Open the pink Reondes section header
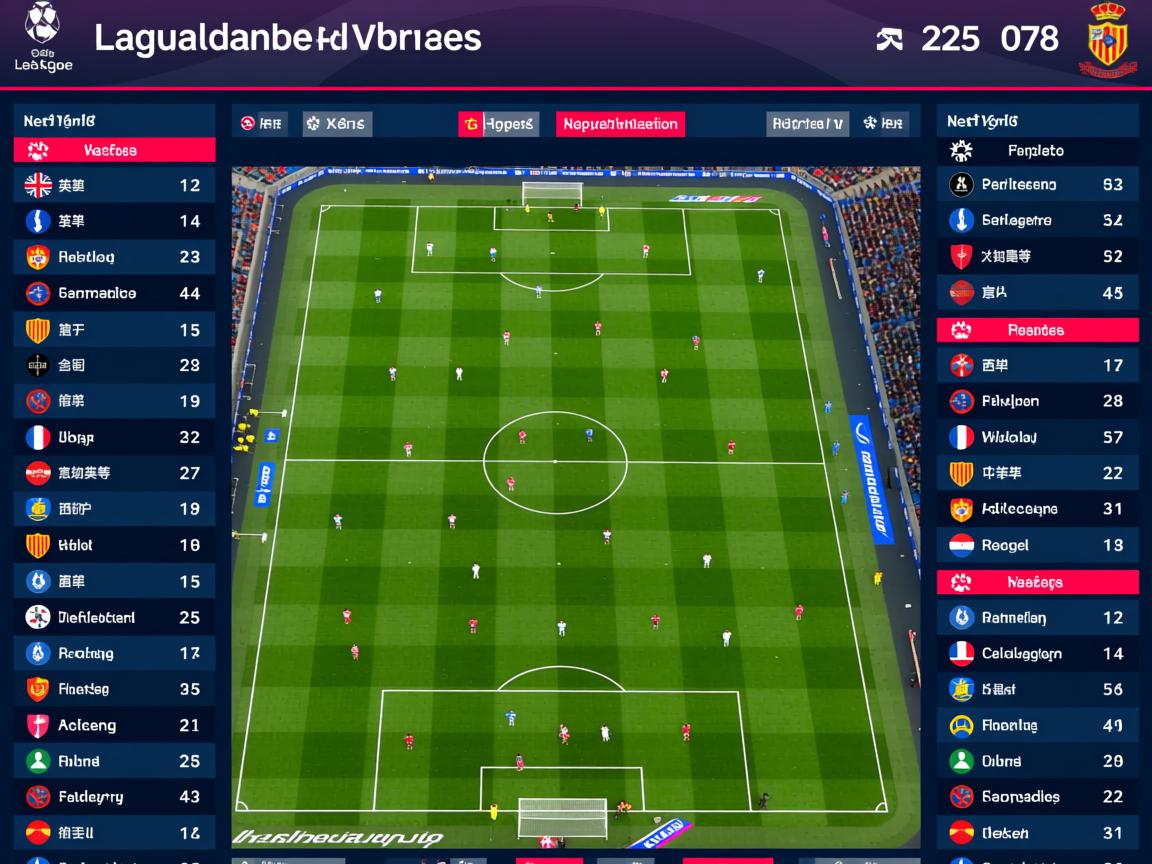1152x864 pixels. [x=1037, y=330]
